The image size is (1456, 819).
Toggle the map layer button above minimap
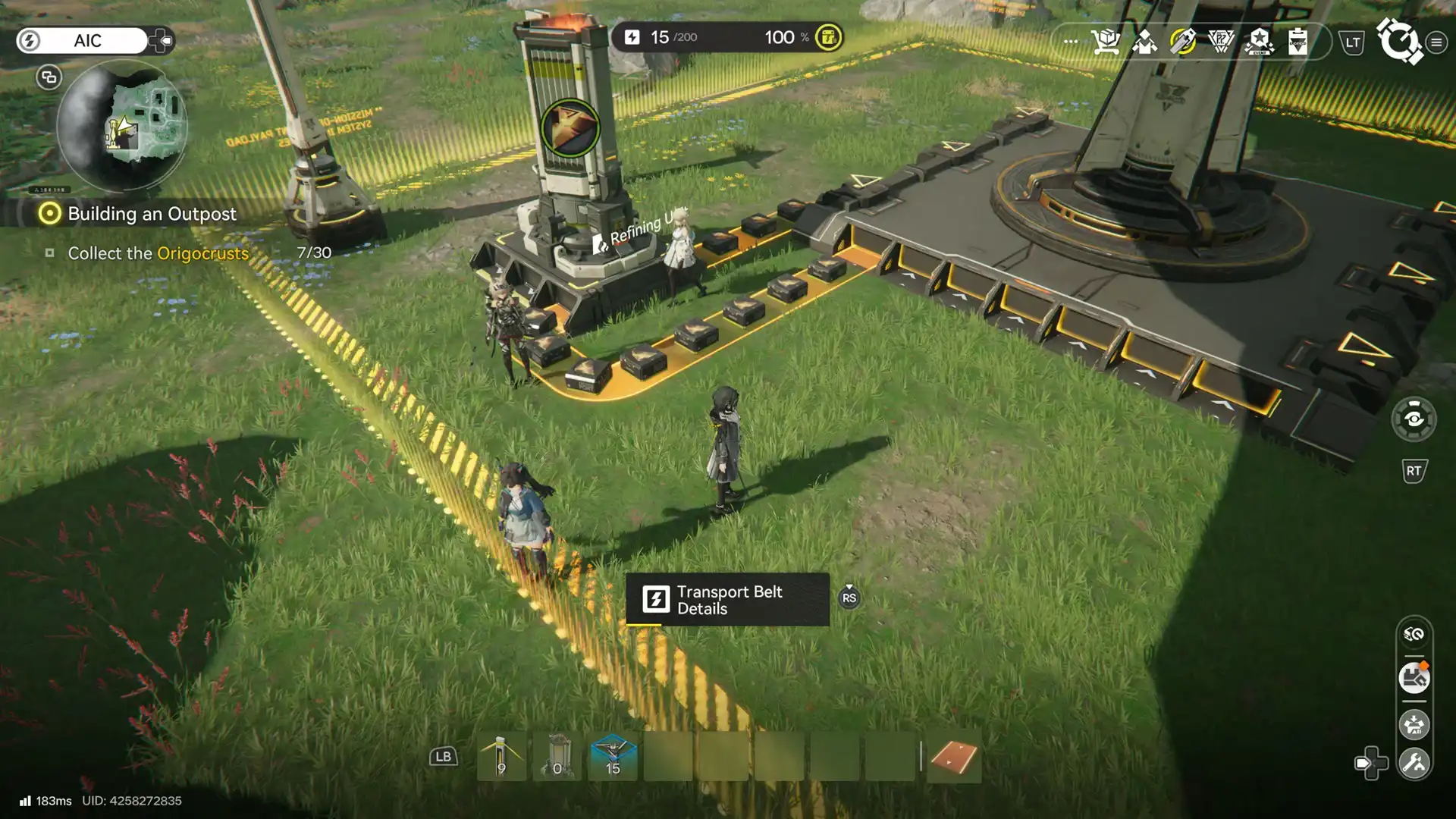click(49, 77)
